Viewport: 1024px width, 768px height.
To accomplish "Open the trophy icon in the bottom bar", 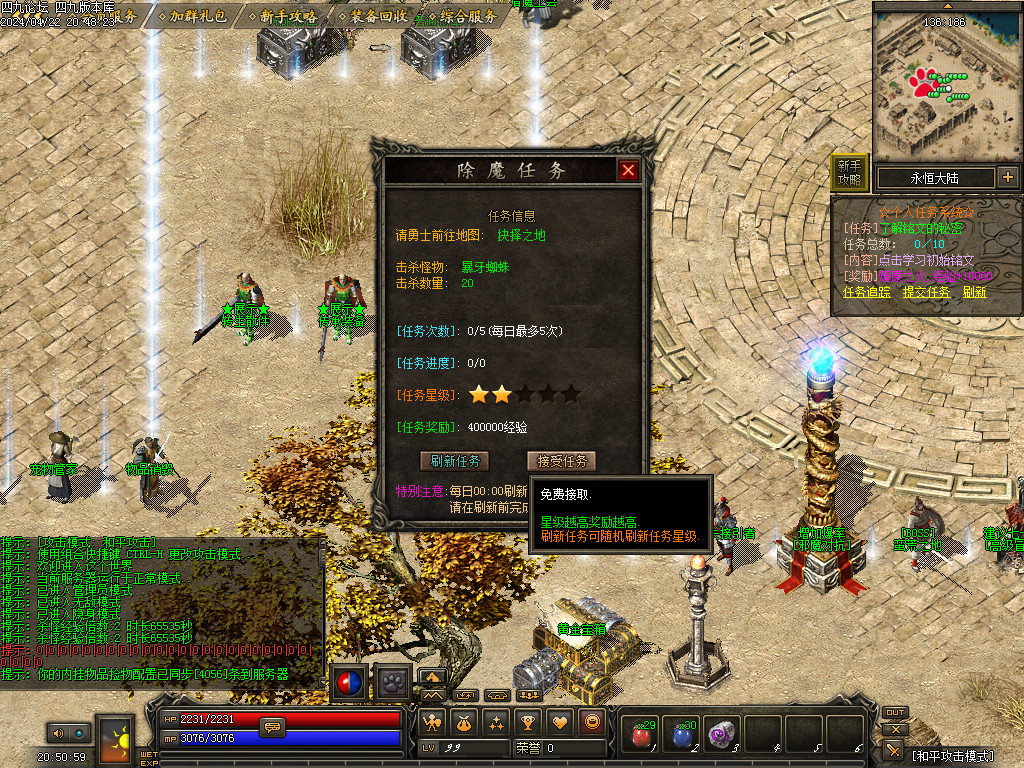I will tap(528, 721).
